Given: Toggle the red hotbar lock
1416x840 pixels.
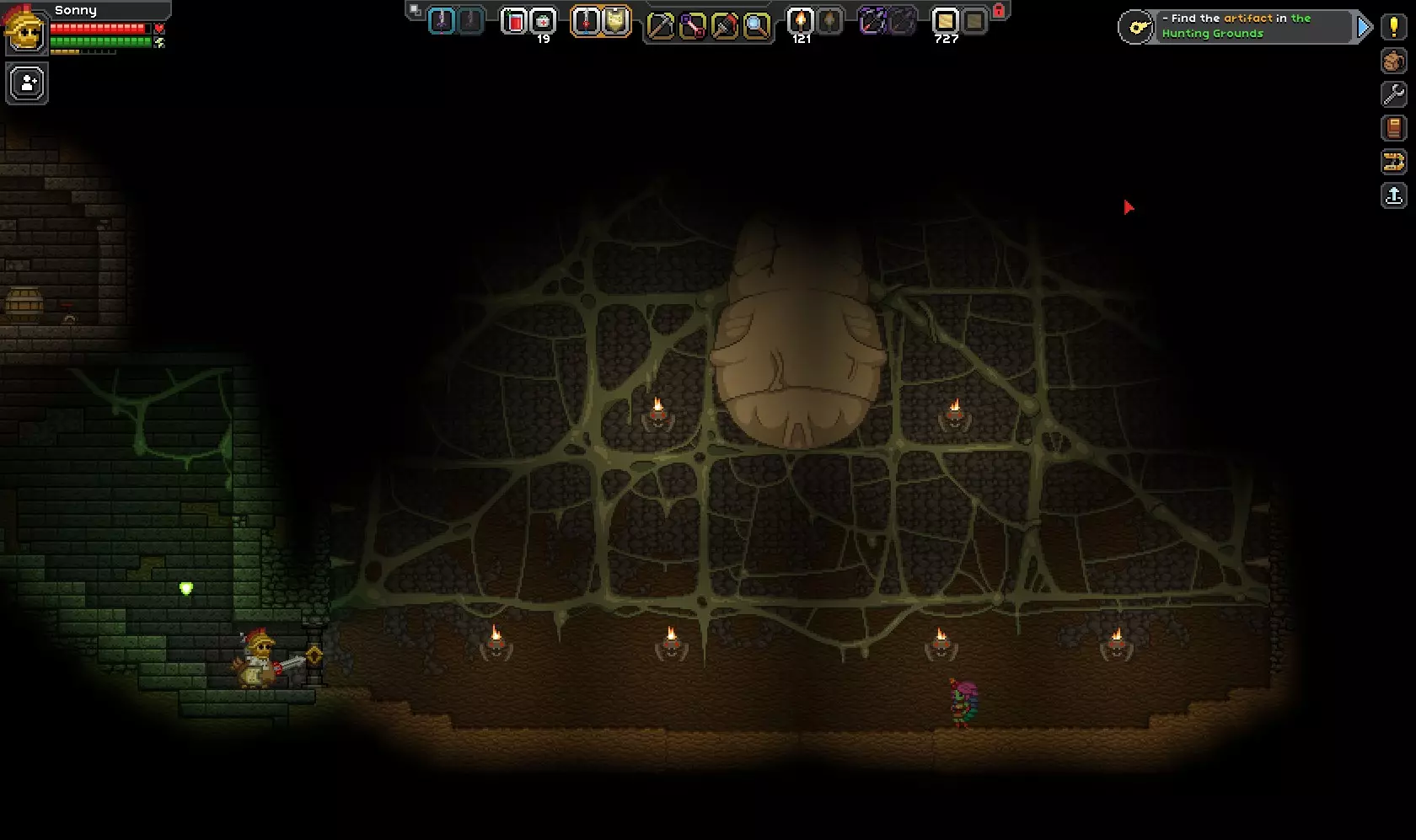Looking at the screenshot, I should tap(999, 11).
